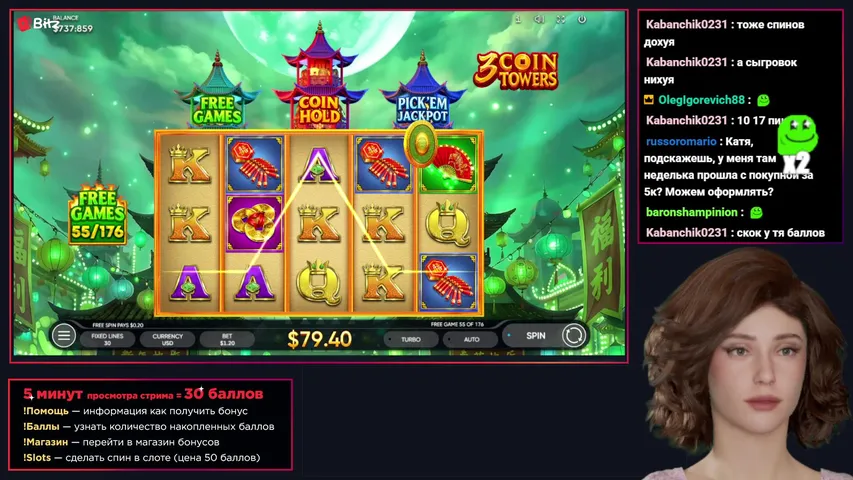Click the power exit icon
The width and height of the screenshot is (853, 480).
click(x=583, y=19)
